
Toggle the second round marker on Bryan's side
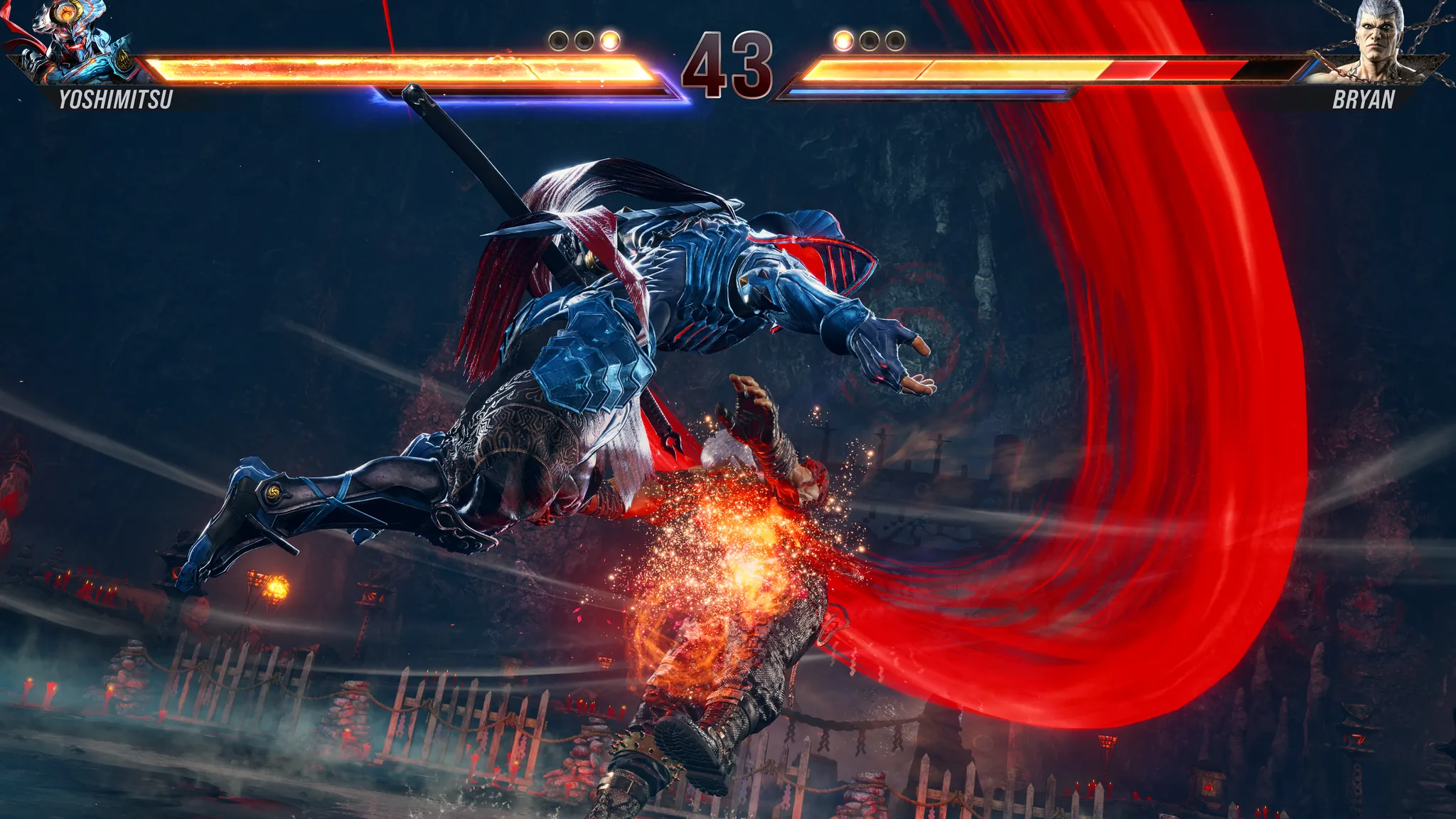point(869,39)
